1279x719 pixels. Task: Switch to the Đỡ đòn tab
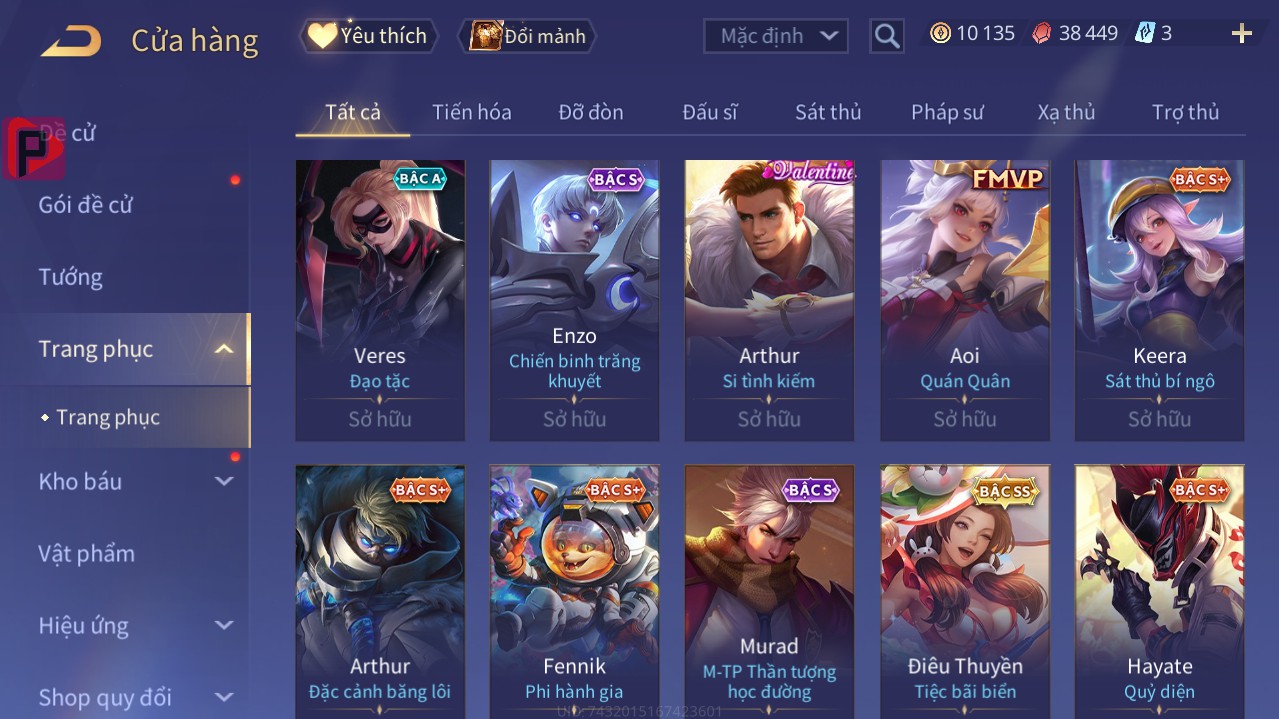(590, 112)
